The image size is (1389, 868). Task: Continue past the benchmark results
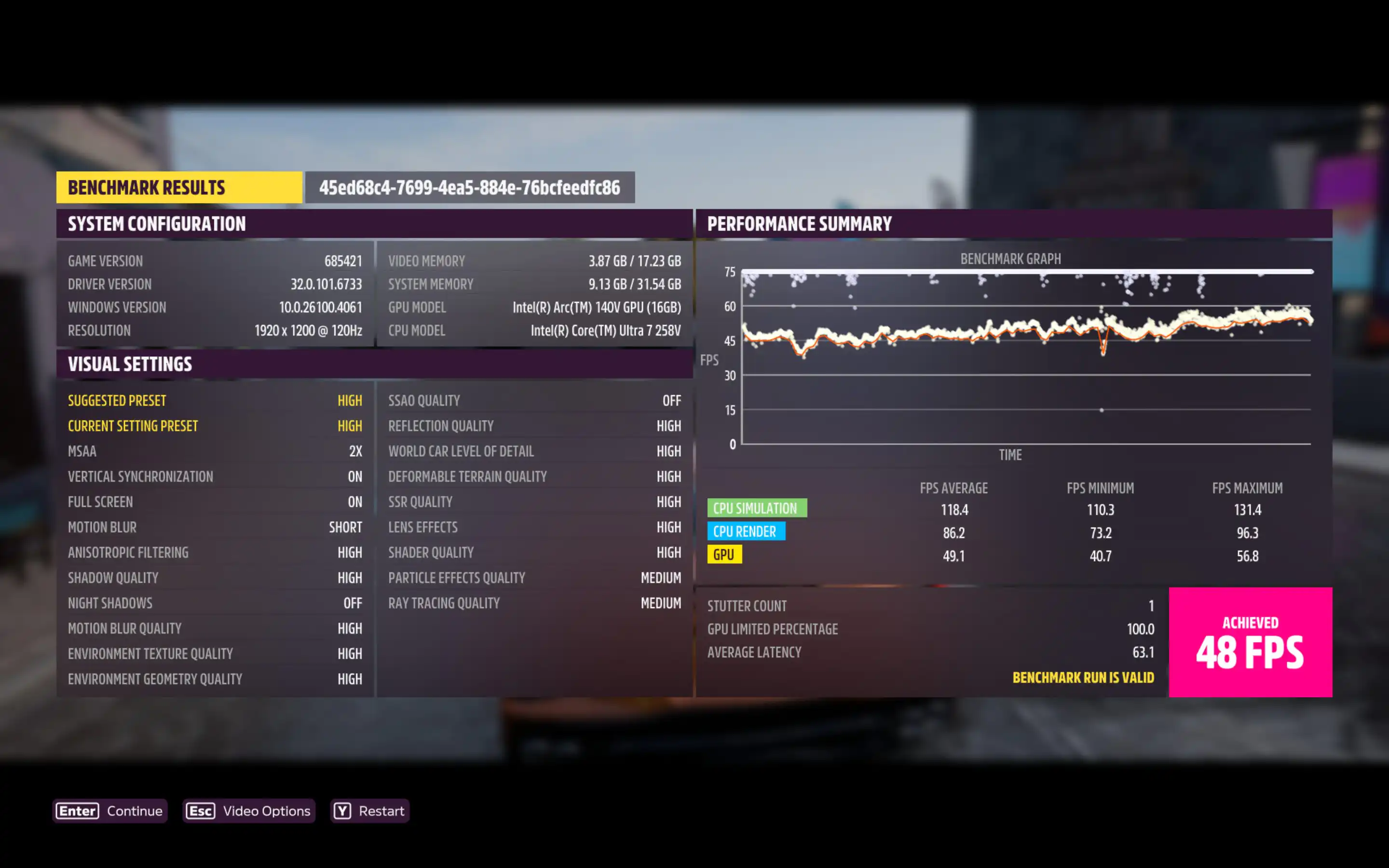(109, 811)
